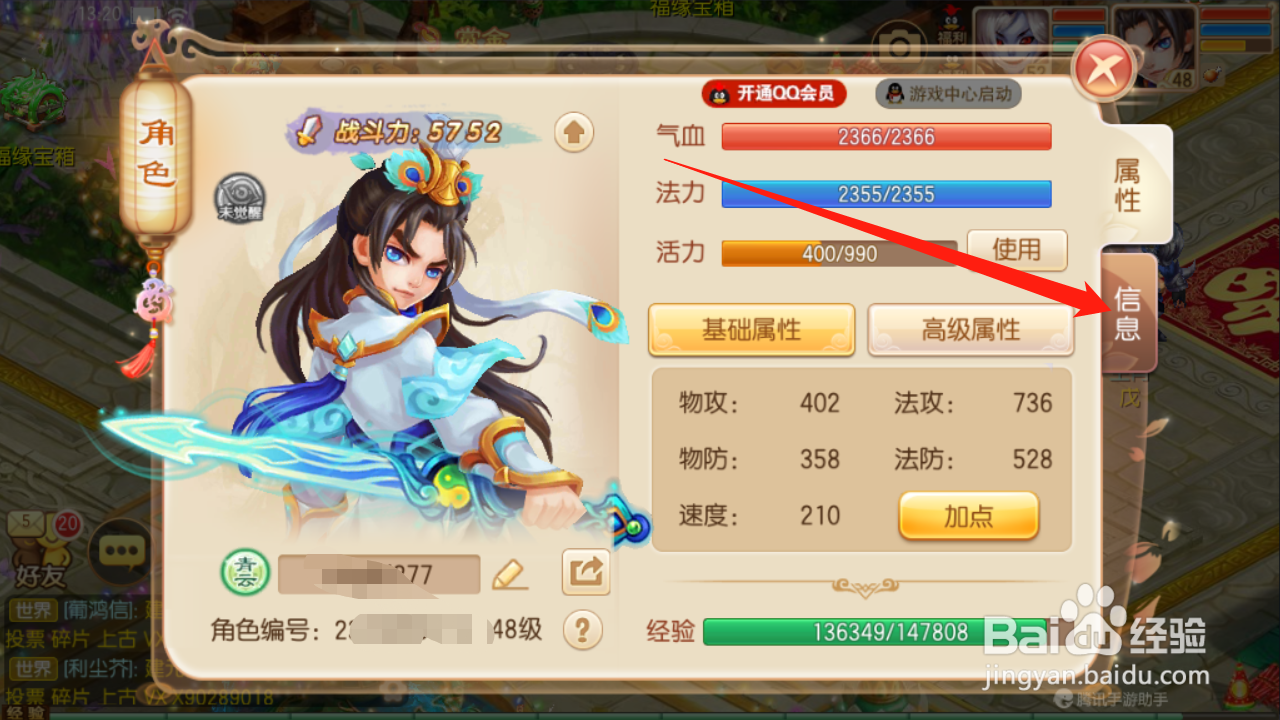Screen dimensions: 1280x720
Task: Open the 高级属性 attributes tab
Action: [969, 330]
